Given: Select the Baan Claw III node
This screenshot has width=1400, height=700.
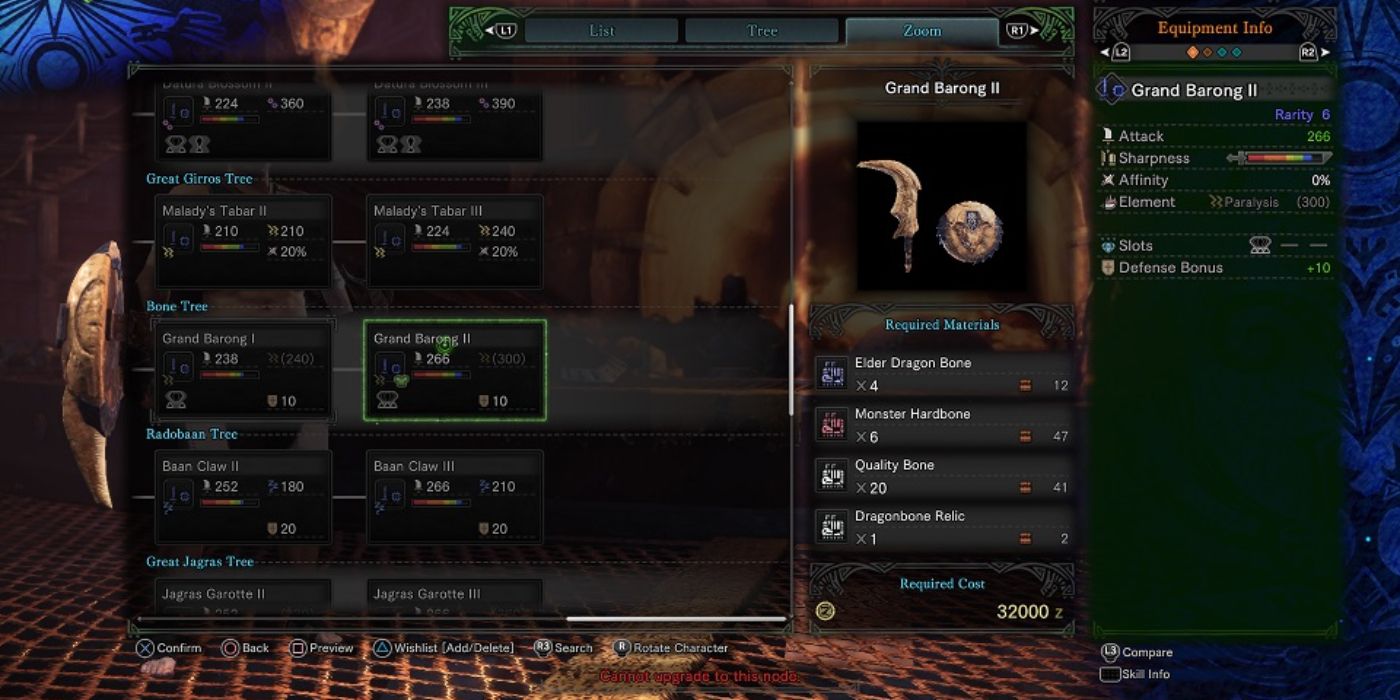Looking at the screenshot, I should click(x=454, y=497).
